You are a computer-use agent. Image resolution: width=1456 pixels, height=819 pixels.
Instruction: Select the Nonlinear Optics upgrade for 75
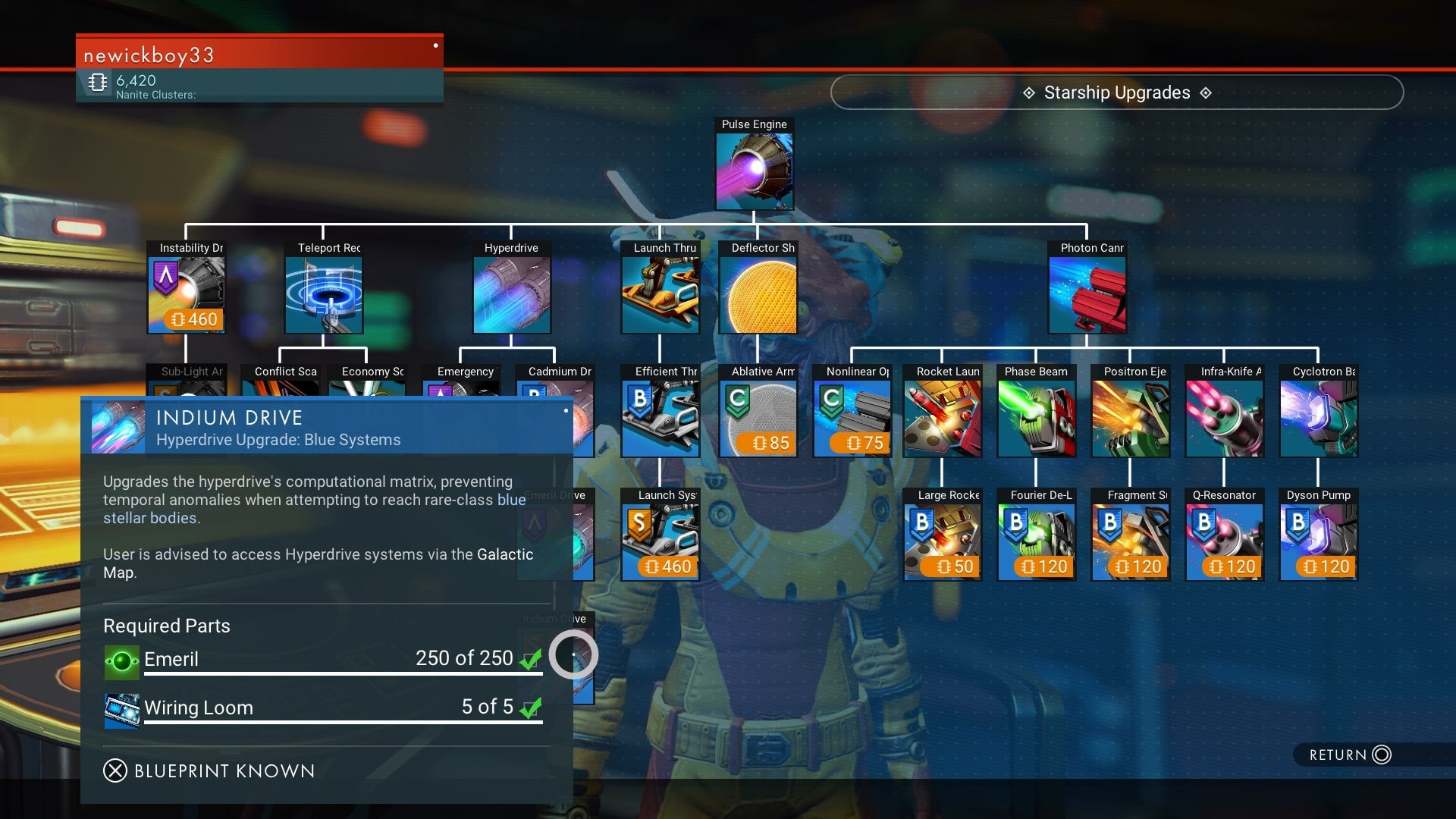click(x=852, y=419)
